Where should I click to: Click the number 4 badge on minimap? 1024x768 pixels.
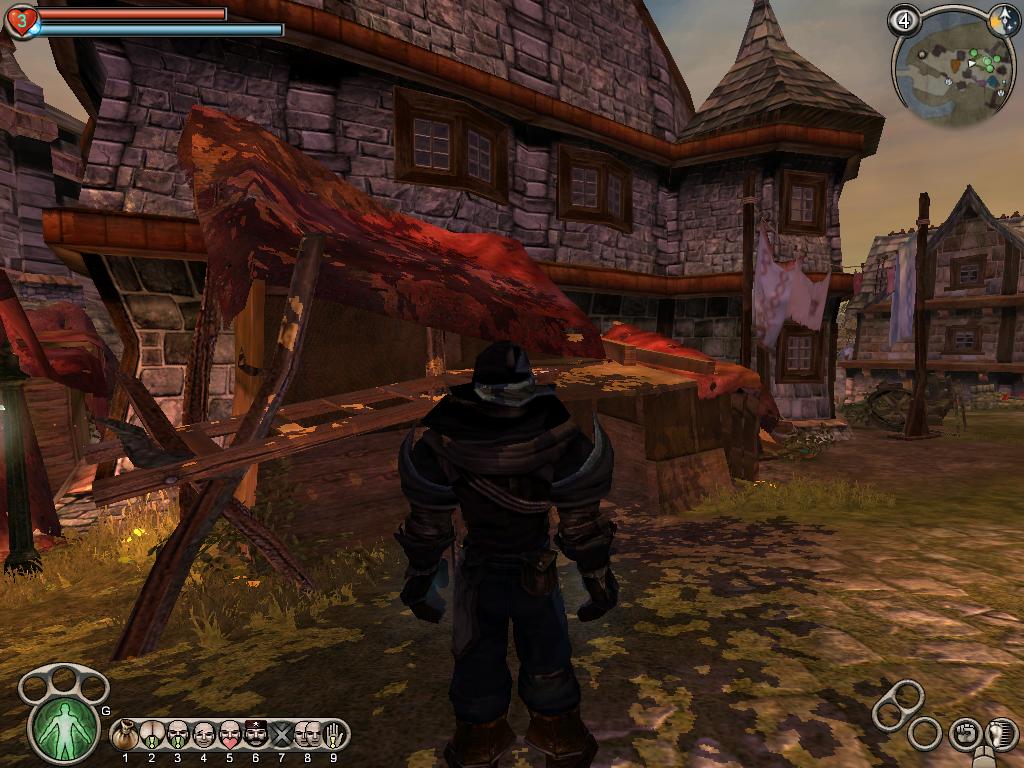click(x=904, y=19)
